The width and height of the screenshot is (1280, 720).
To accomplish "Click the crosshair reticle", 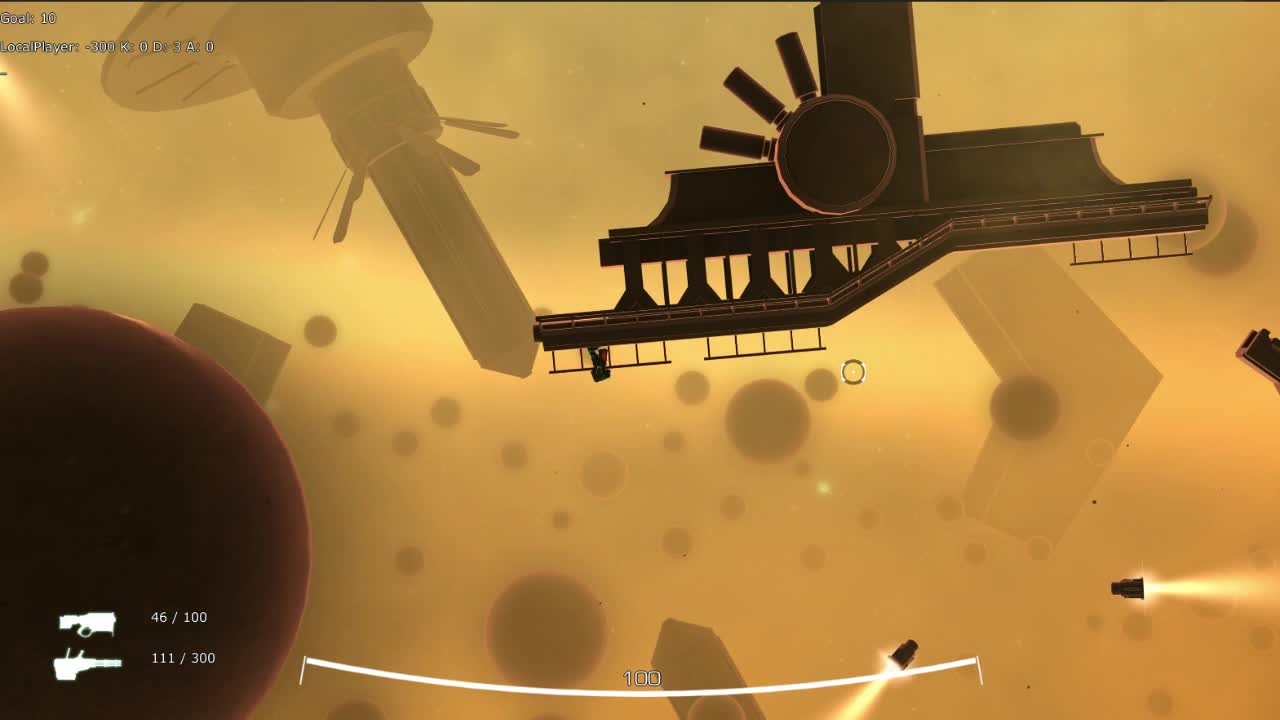I will pos(852,372).
